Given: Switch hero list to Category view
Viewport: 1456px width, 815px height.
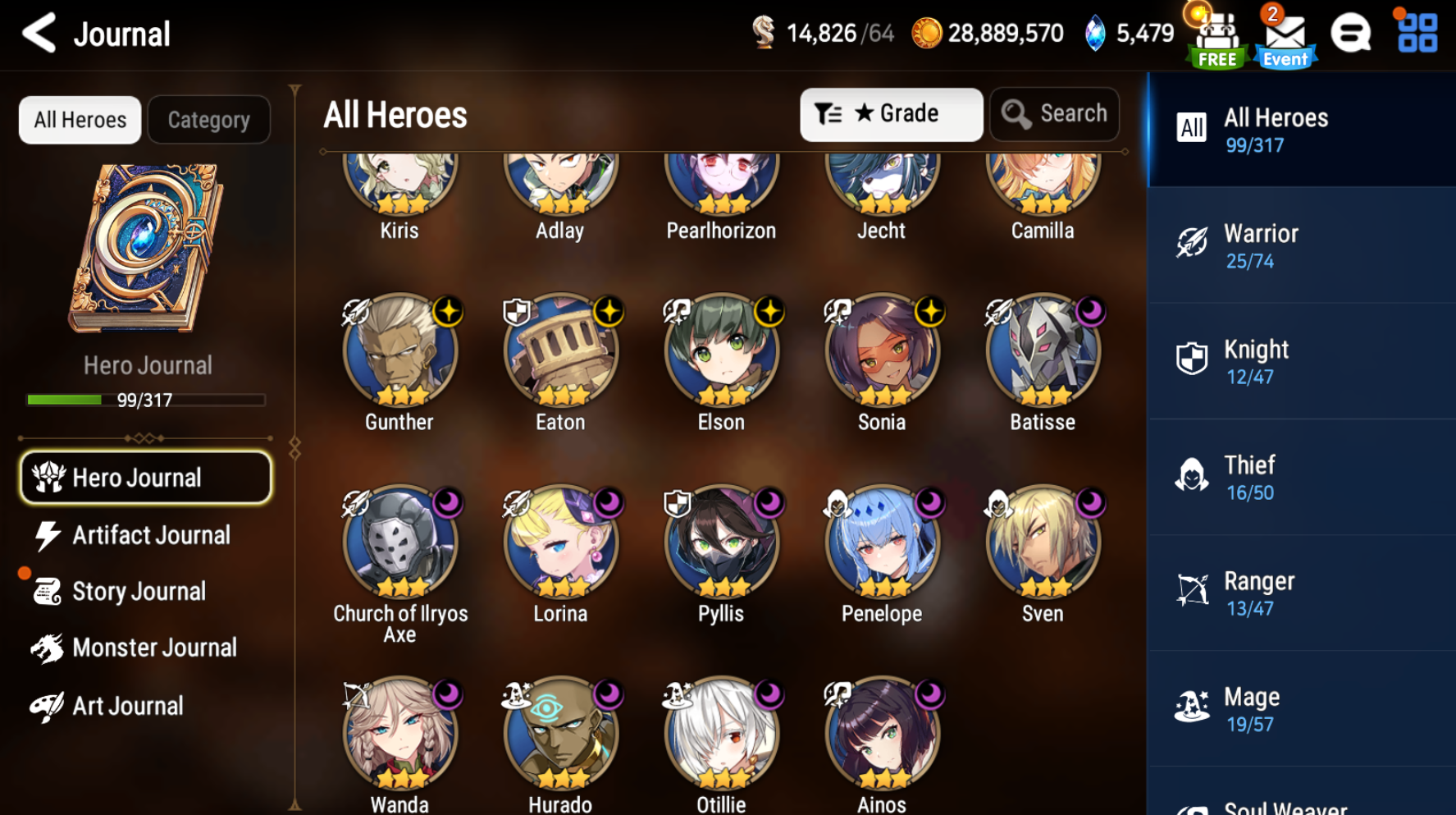Looking at the screenshot, I should point(208,120).
